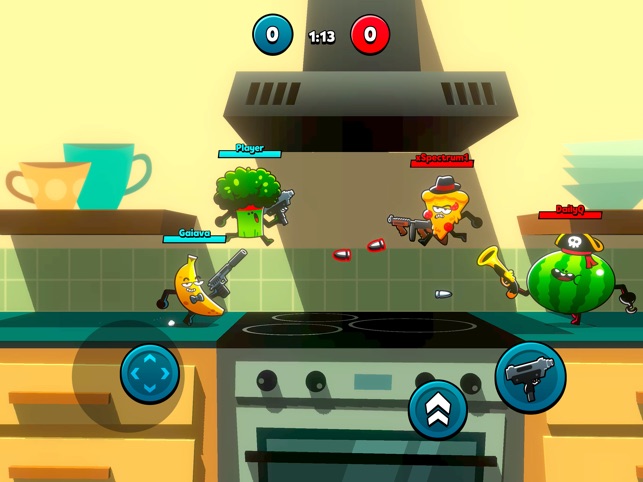Tap the double-chevron jump button
This screenshot has height=482, width=643.
(438, 409)
